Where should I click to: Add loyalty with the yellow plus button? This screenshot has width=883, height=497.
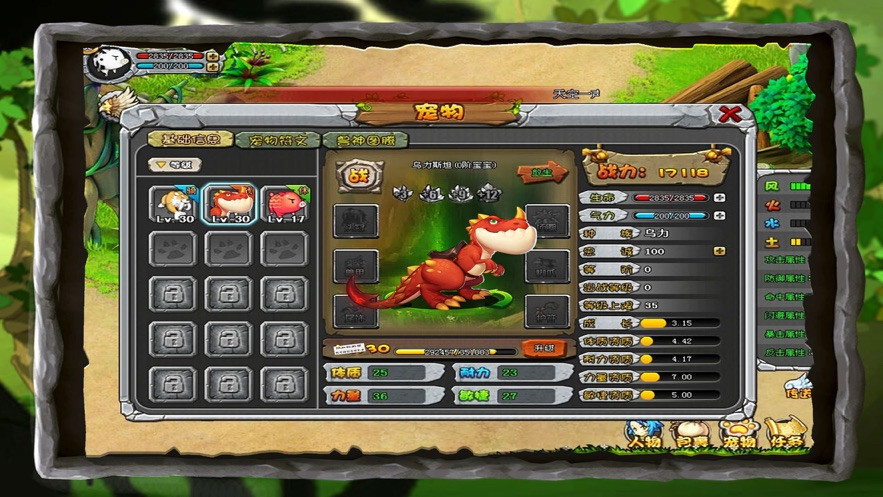719,251
